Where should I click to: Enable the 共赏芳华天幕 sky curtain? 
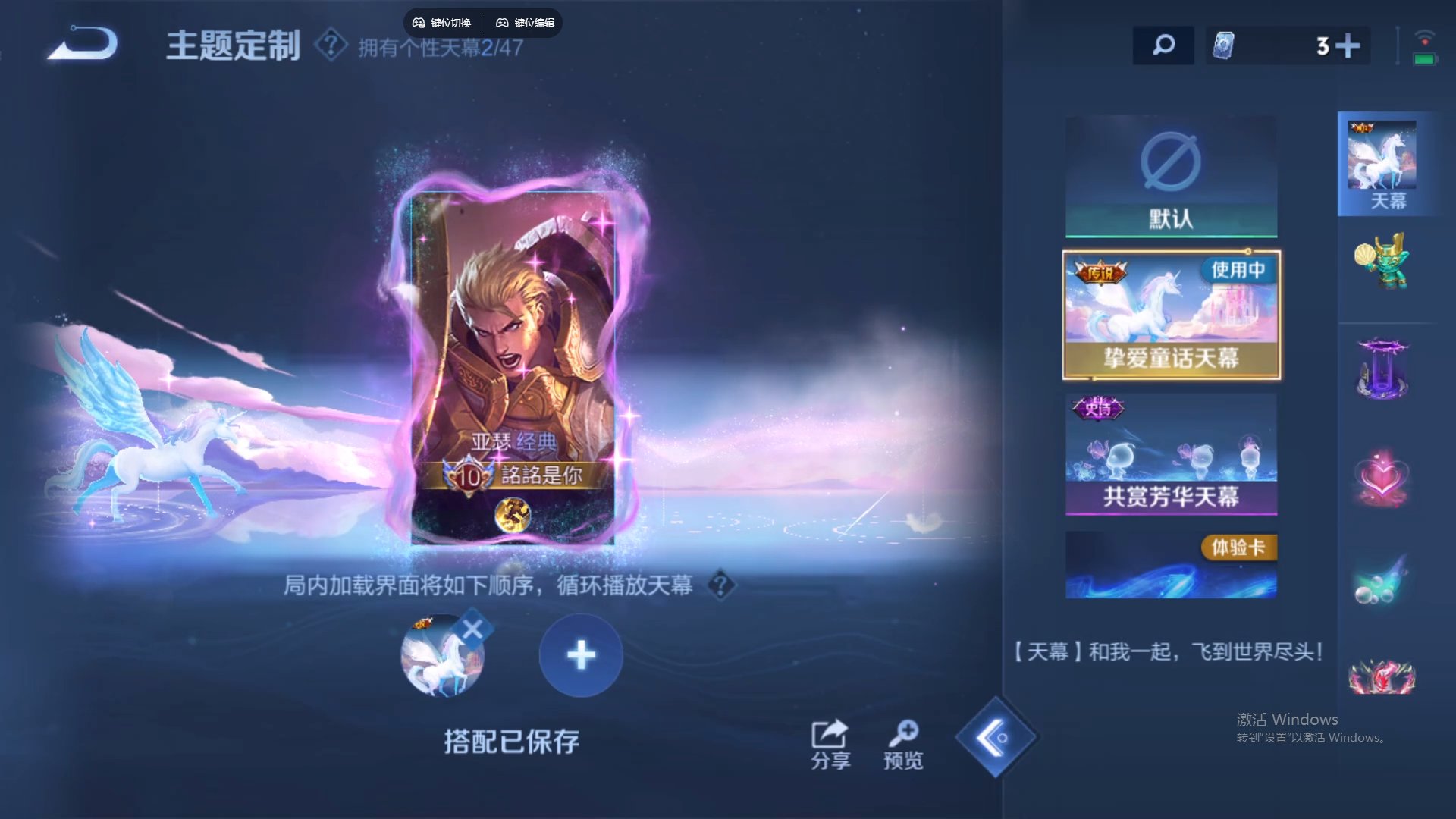point(1170,455)
